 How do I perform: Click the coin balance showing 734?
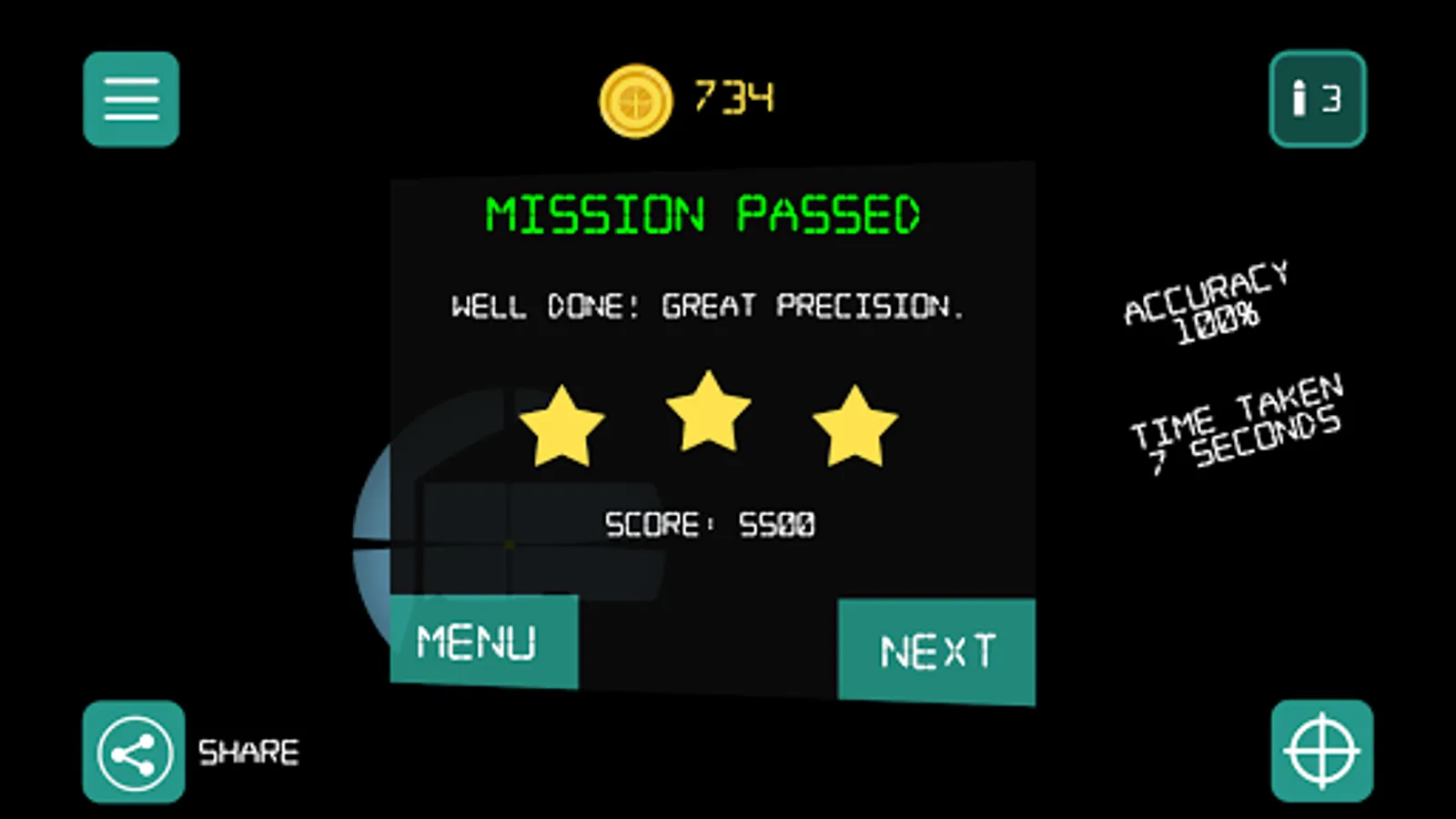[733, 96]
